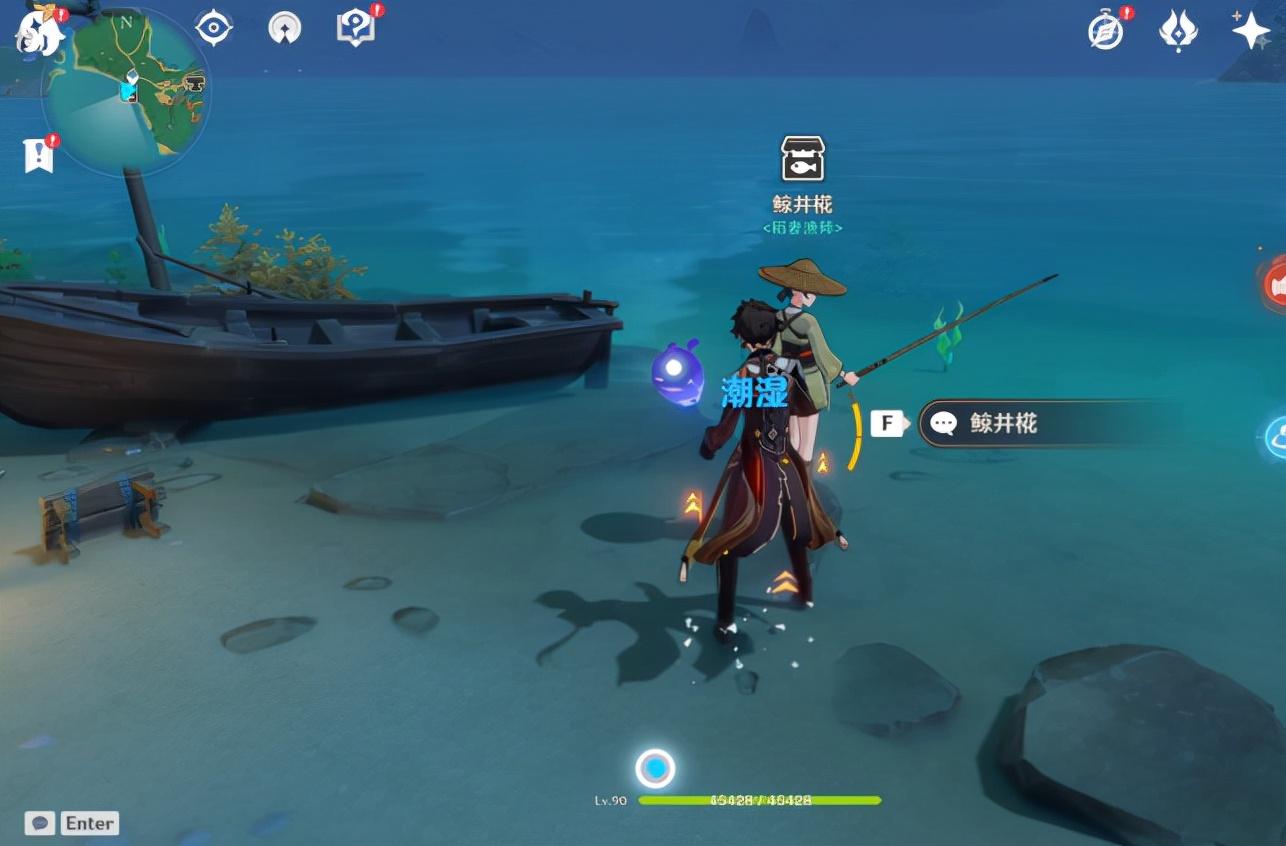1286x846 pixels.
Task: Open the tutorial icon with question mark
Action: point(355,28)
